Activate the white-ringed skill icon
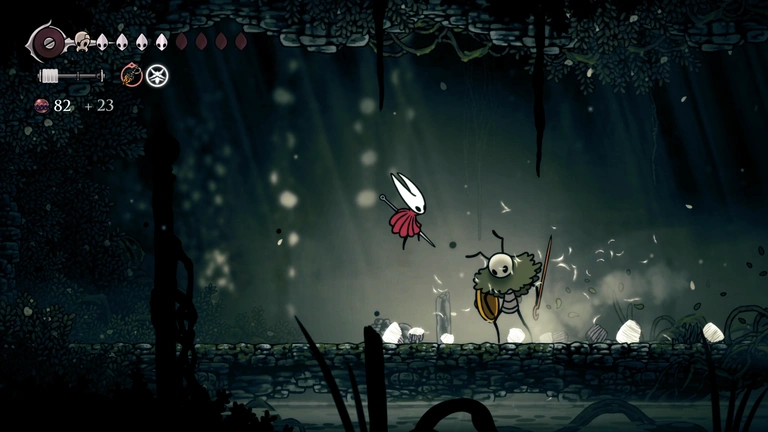The width and height of the screenshot is (768, 432). pyautogui.click(x=157, y=75)
